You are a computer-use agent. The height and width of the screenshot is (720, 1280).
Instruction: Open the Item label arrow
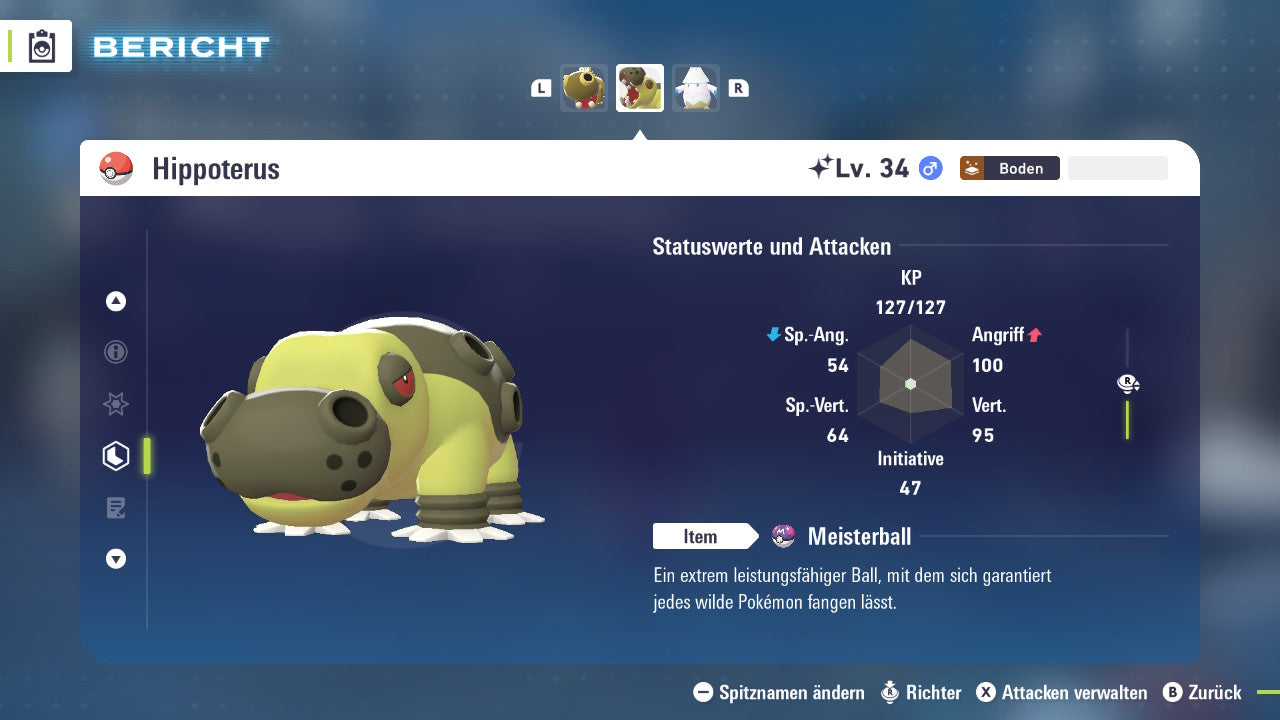(x=705, y=536)
